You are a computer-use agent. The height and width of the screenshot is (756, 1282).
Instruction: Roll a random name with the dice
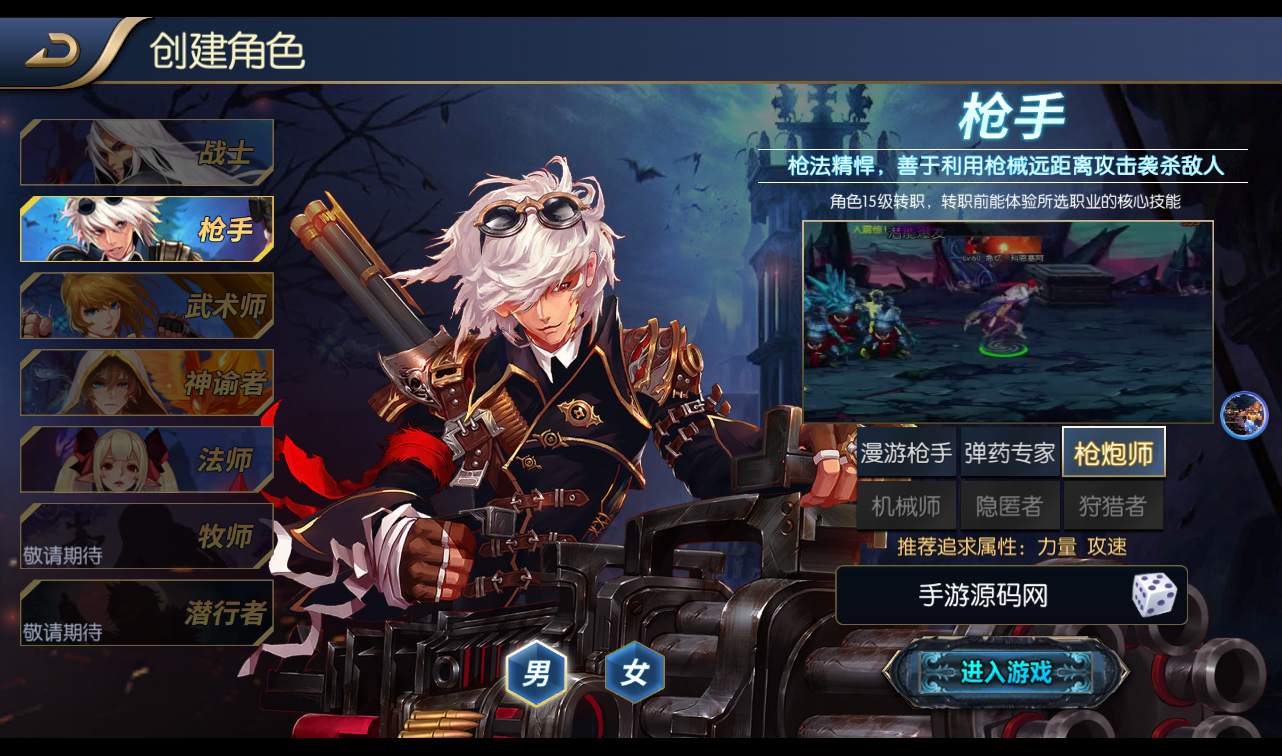pyautogui.click(x=1153, y=595)
